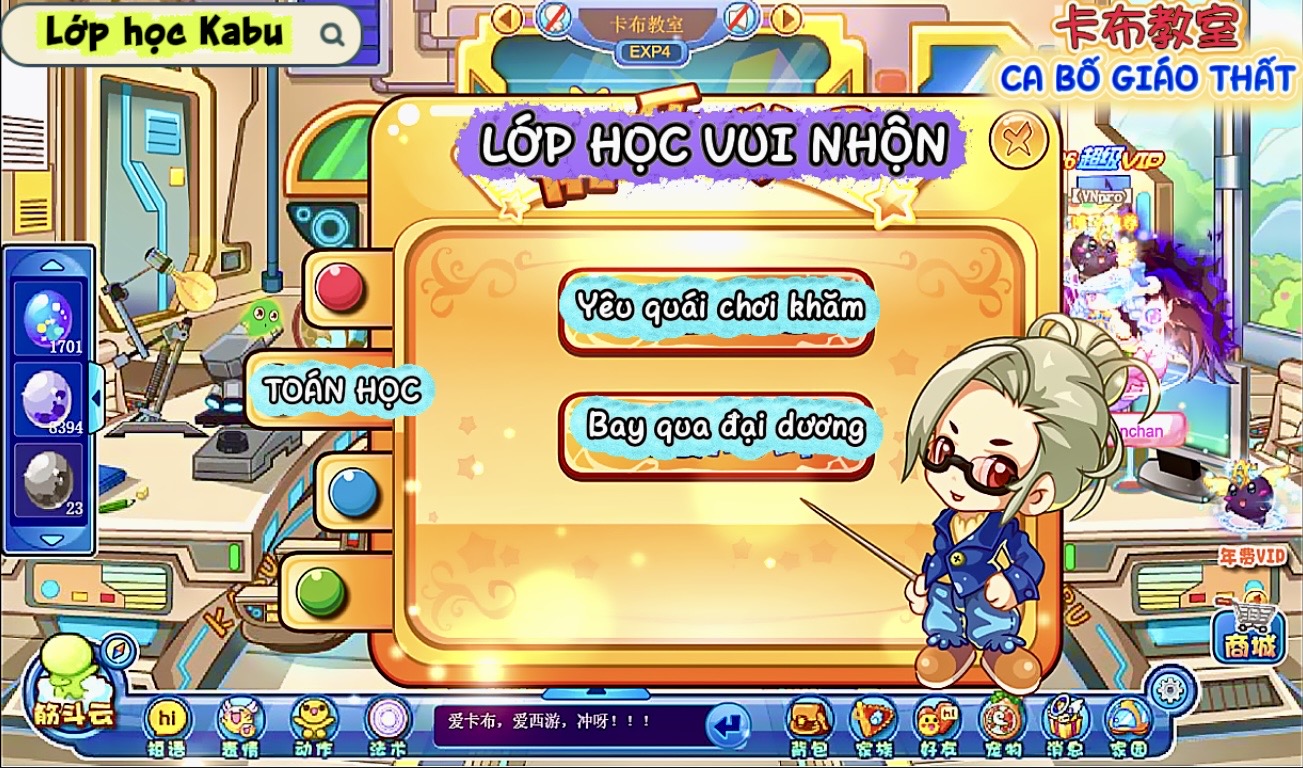
Task: Switch to the red ball tab
Action: point(341,289)
